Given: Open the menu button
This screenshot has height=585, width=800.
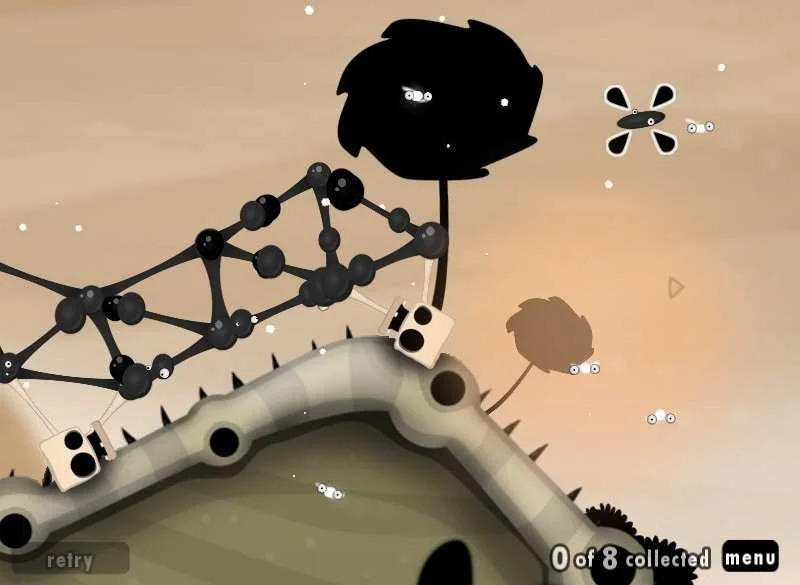Looking at the screenshot, I should 750,556.
